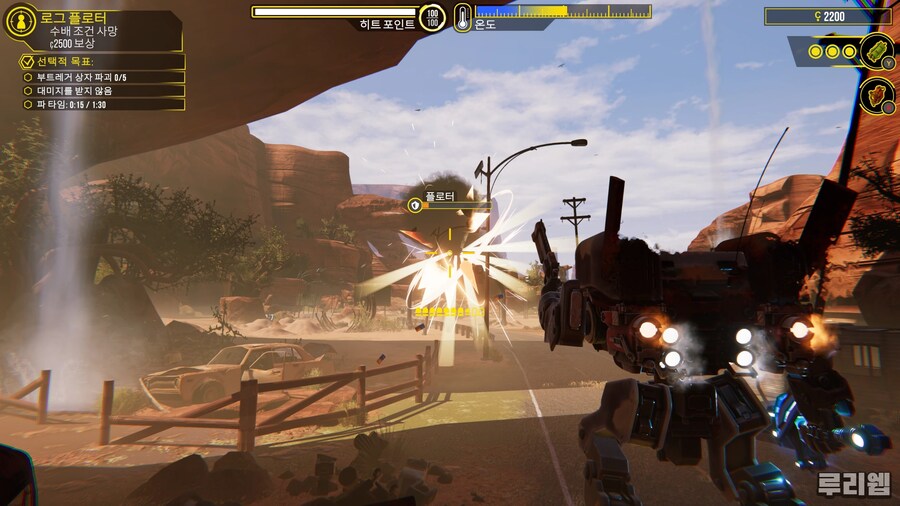
Task: Activate the green canister ability icon
Action: pos(876,50)
